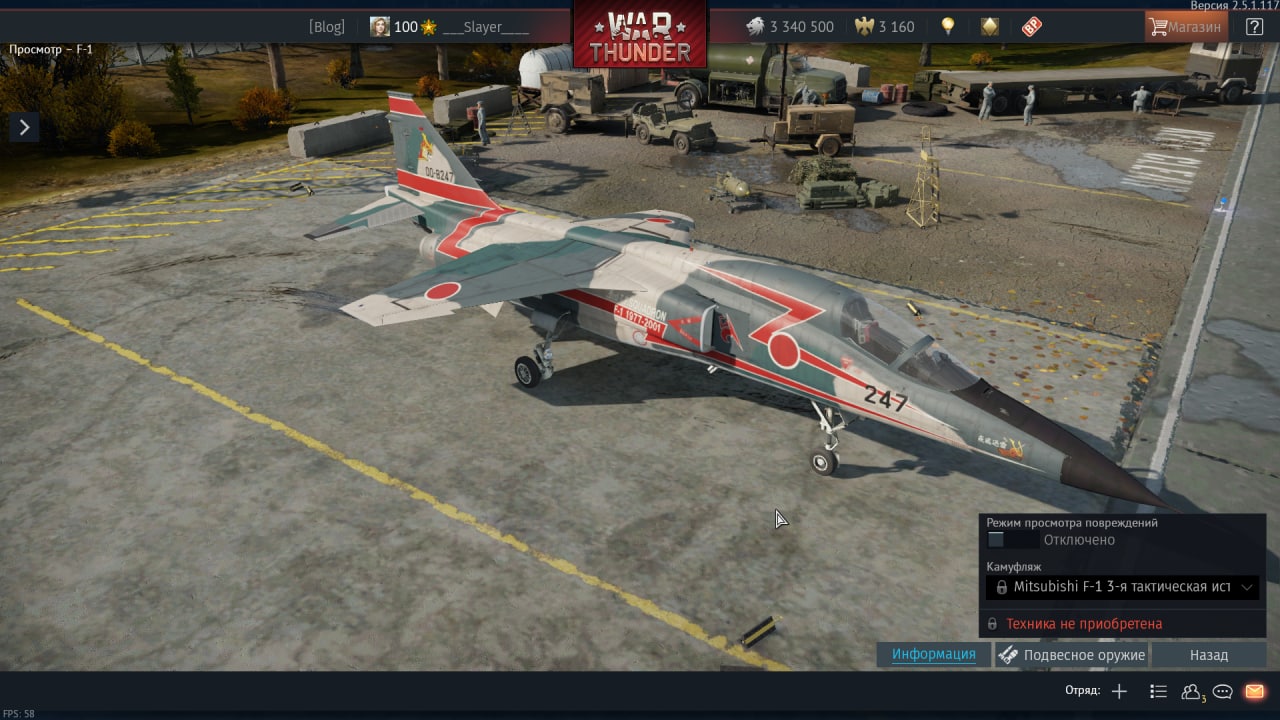Add a squad member with the plus icon
This screenshot has width=1280, height=720.
point(1119,691)
